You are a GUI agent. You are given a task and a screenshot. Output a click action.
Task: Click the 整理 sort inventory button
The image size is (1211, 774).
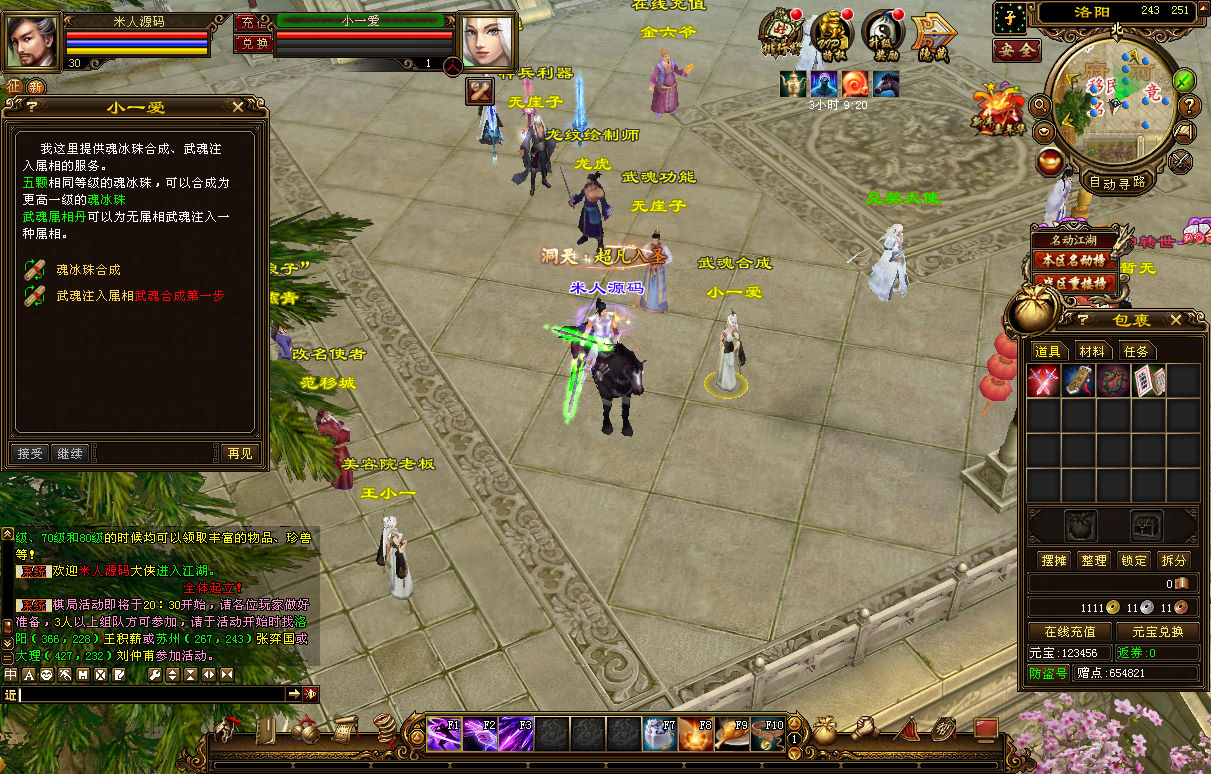click(x=1094, y=560)
